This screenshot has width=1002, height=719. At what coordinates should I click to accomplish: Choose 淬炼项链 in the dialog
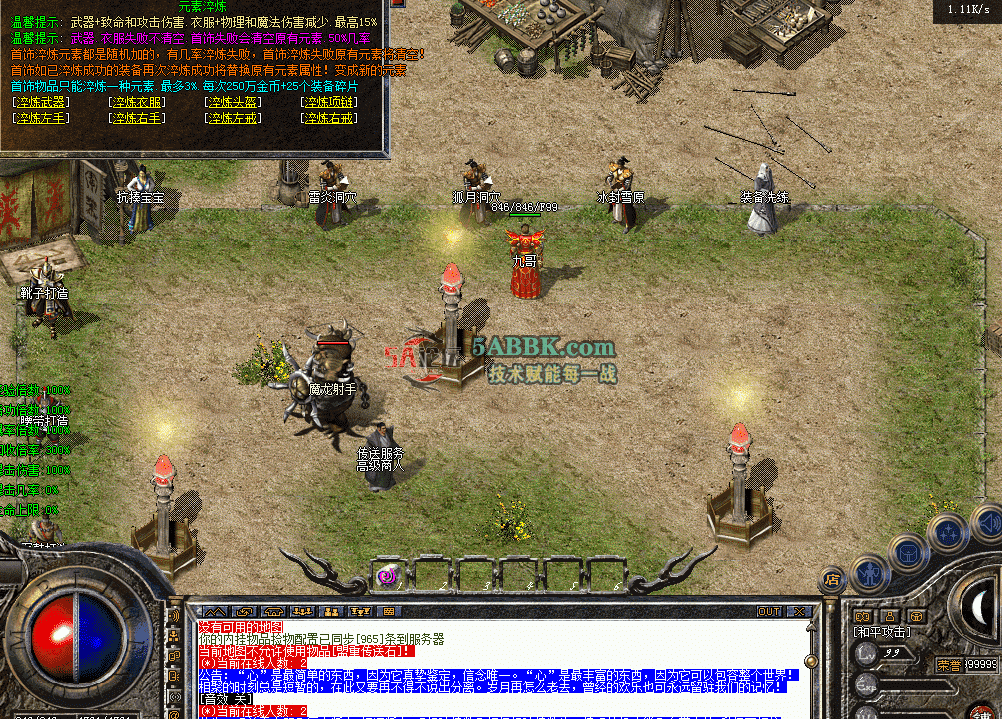coord(329,102)
